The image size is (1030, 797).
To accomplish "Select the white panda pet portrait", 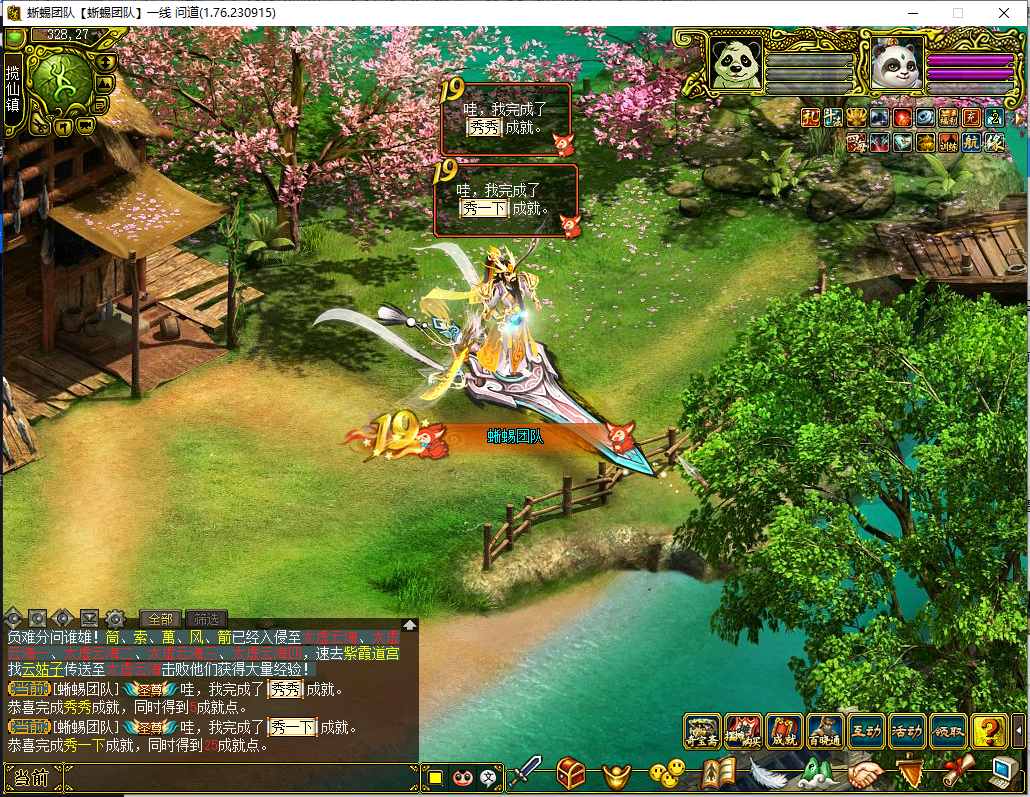I will click(895, 65).
